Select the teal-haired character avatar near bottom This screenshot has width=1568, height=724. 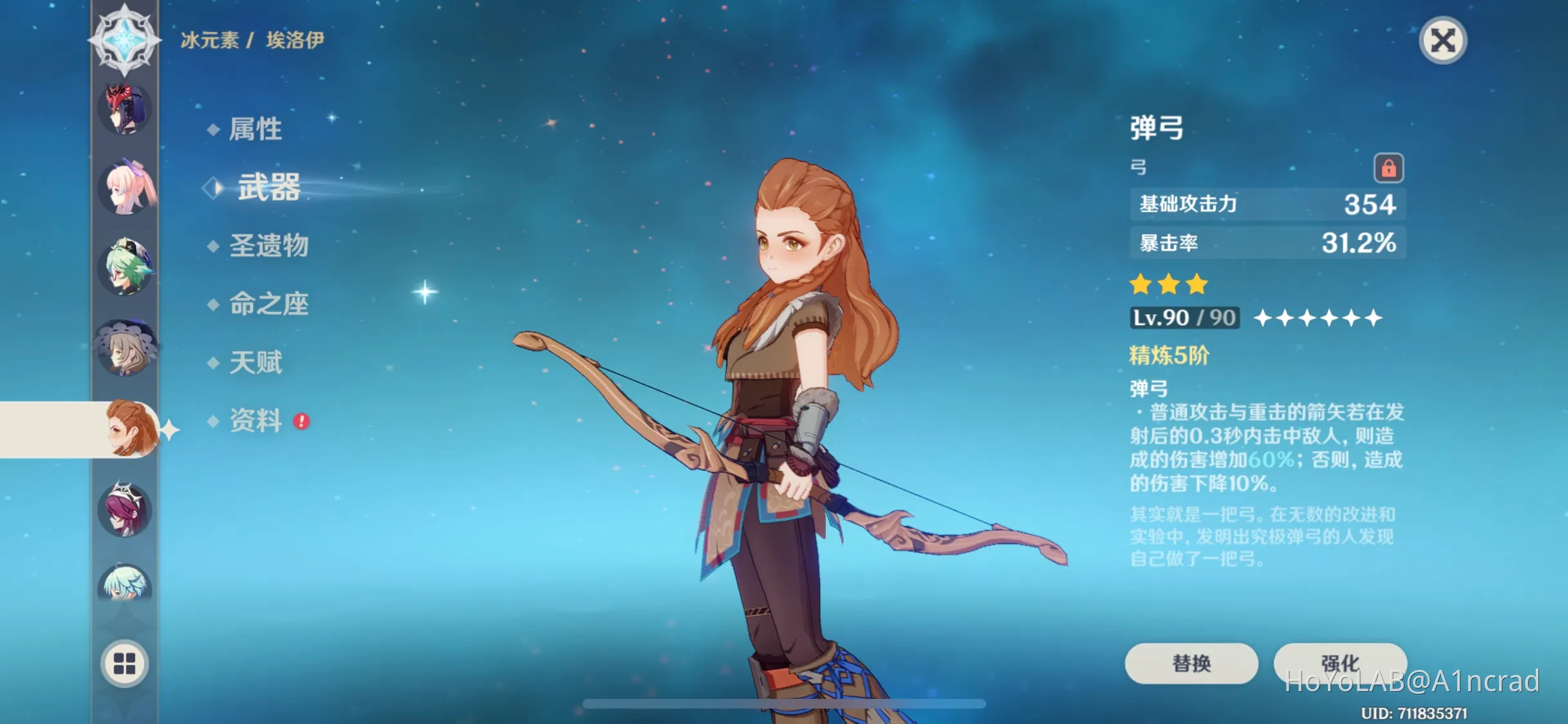click(x=126, y=586)
